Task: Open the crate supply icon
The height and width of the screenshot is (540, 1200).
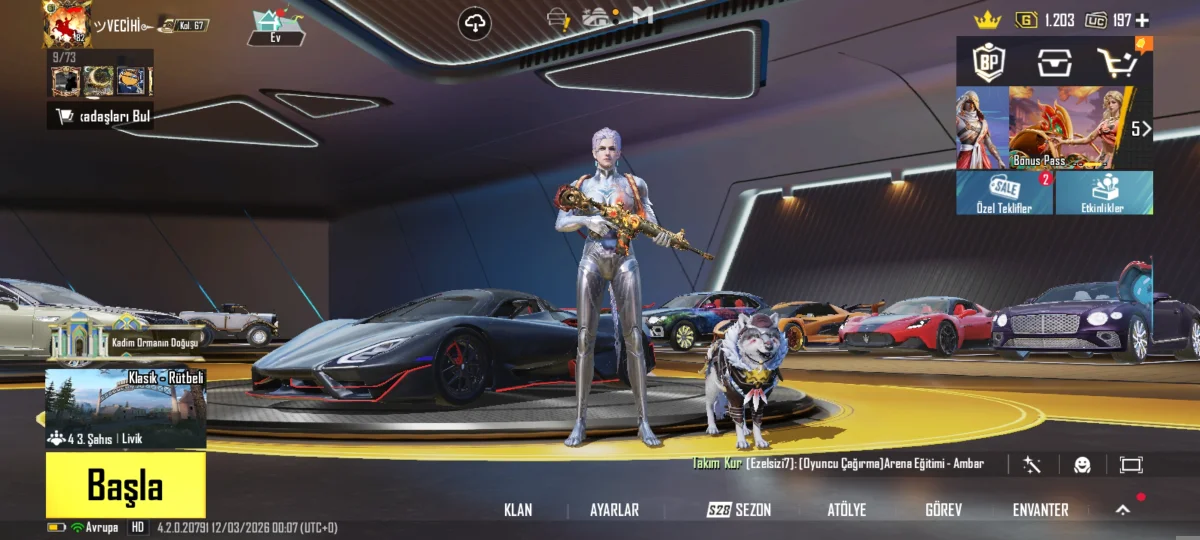Action: coord(1054,63)
